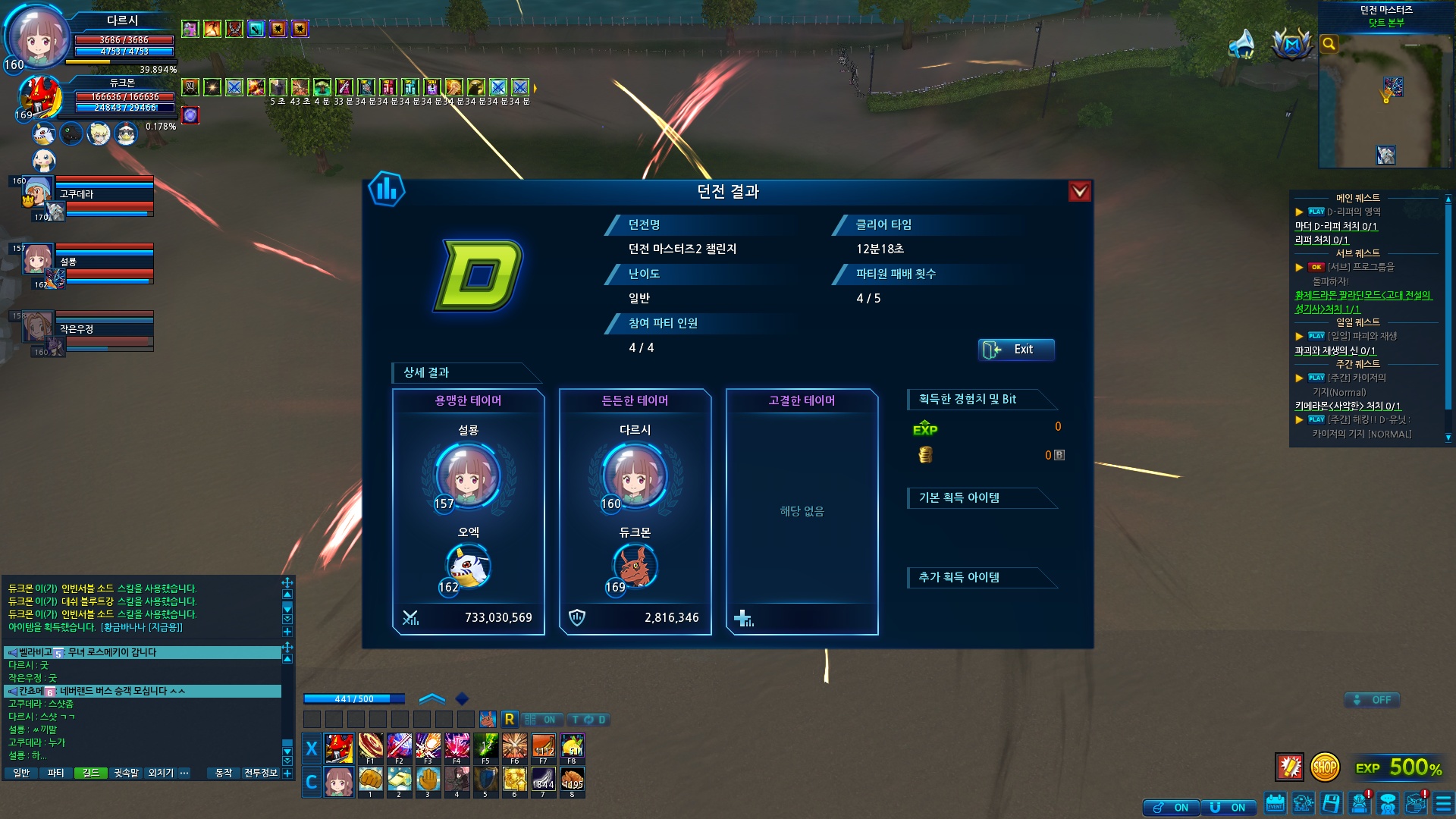The height and width of the screenshot is (819, 1456).
Task: Open the main menu hamburger icon
Action: pos(1443,803)
